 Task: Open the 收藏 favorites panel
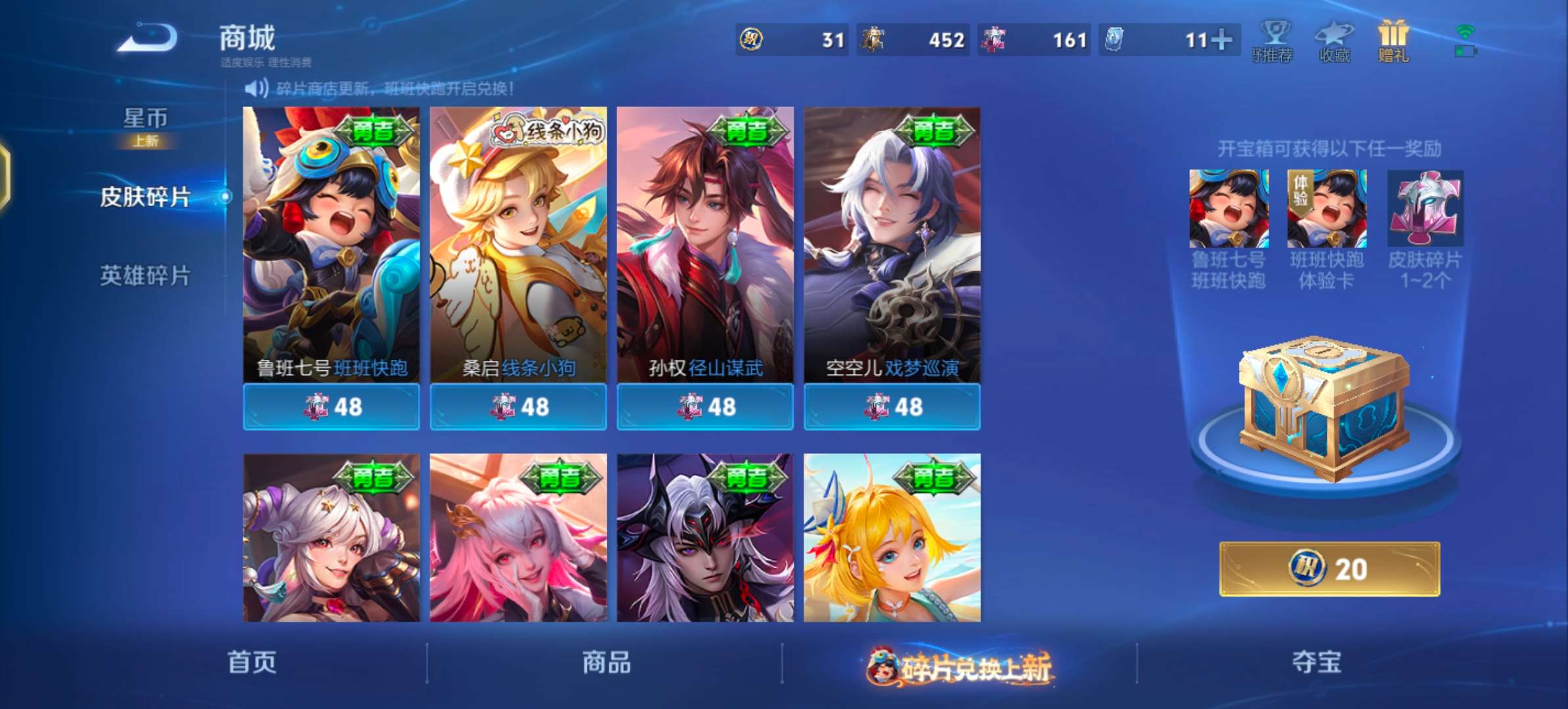click(1332, 41)
